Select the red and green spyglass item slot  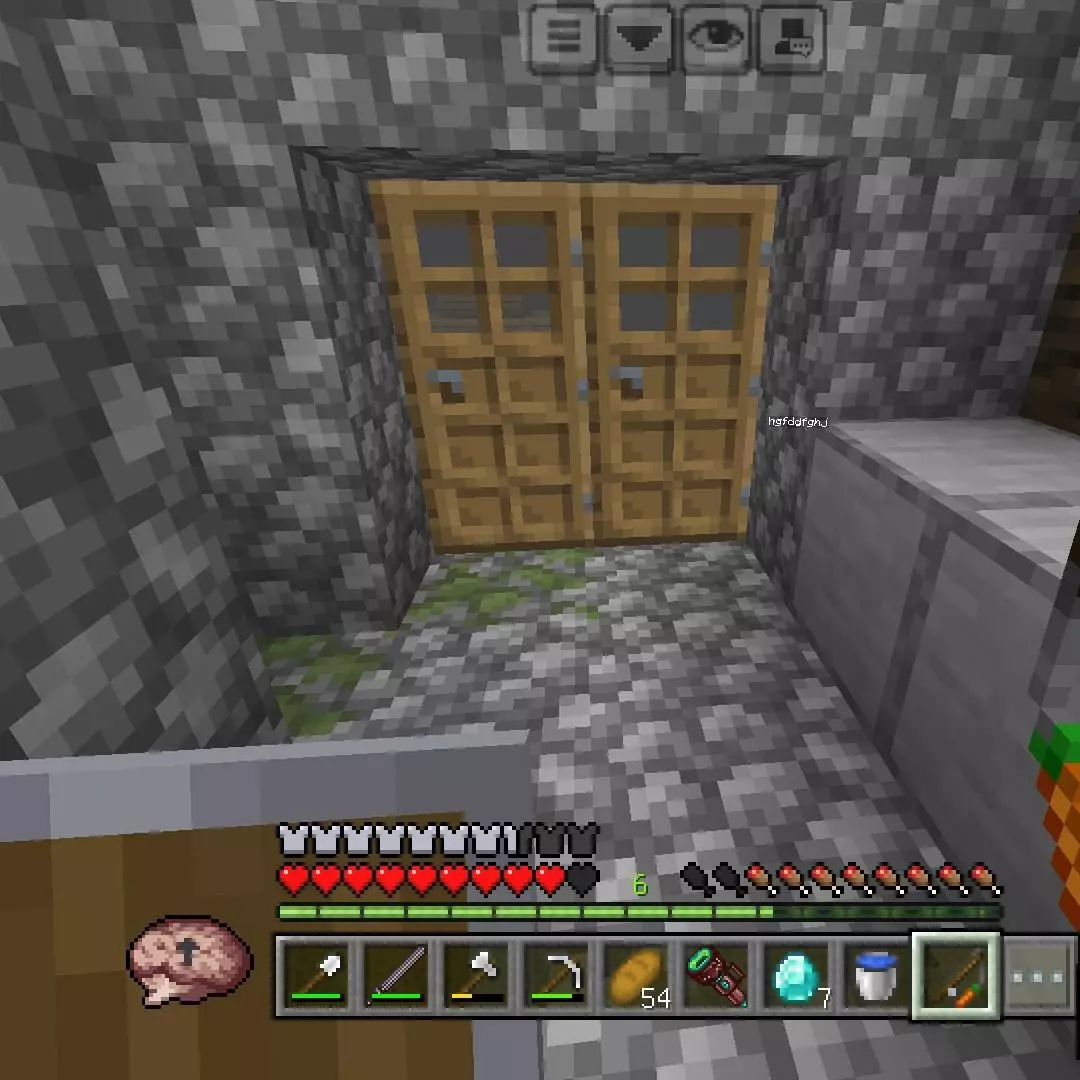(716, 976)
